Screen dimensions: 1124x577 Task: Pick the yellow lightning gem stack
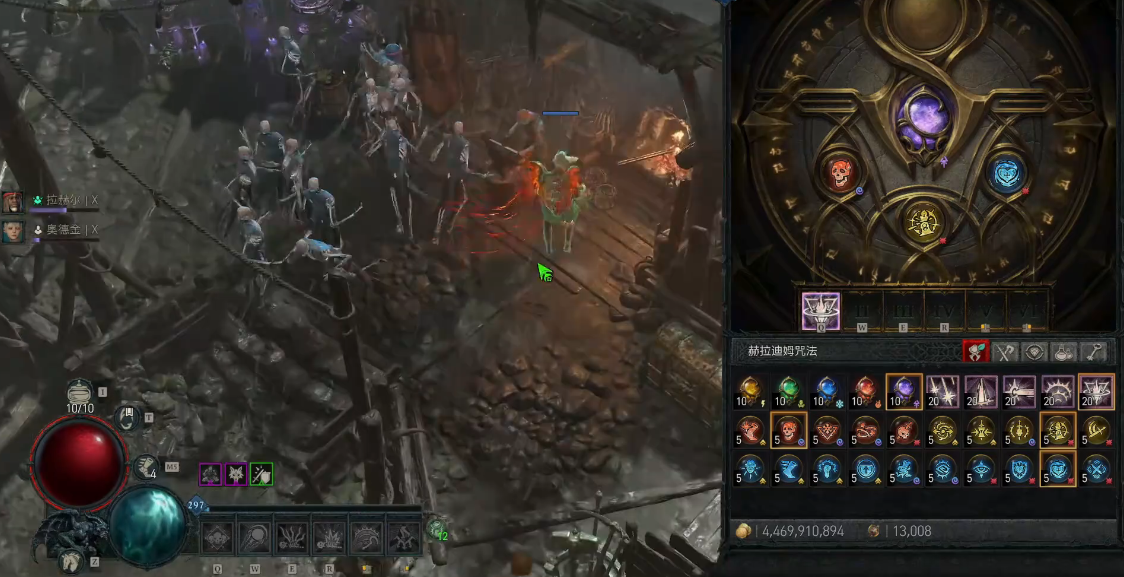[749, 391]
